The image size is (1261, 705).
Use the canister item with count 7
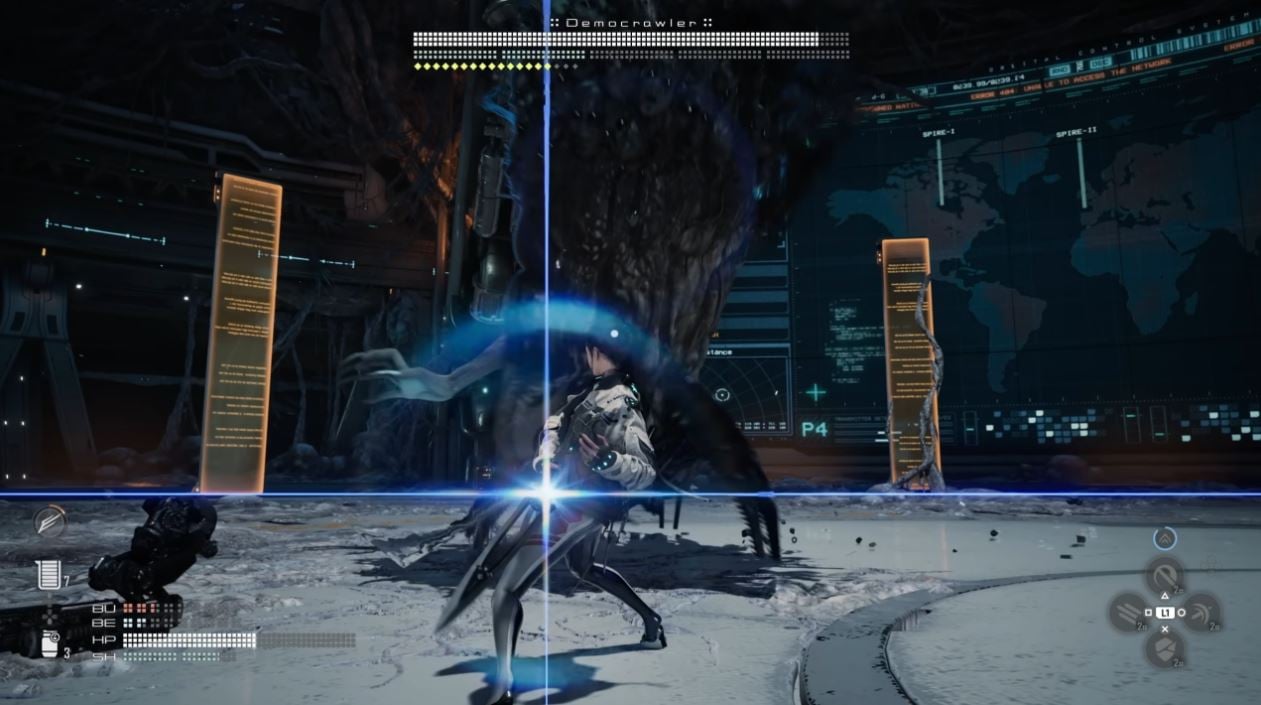[46, 575]
